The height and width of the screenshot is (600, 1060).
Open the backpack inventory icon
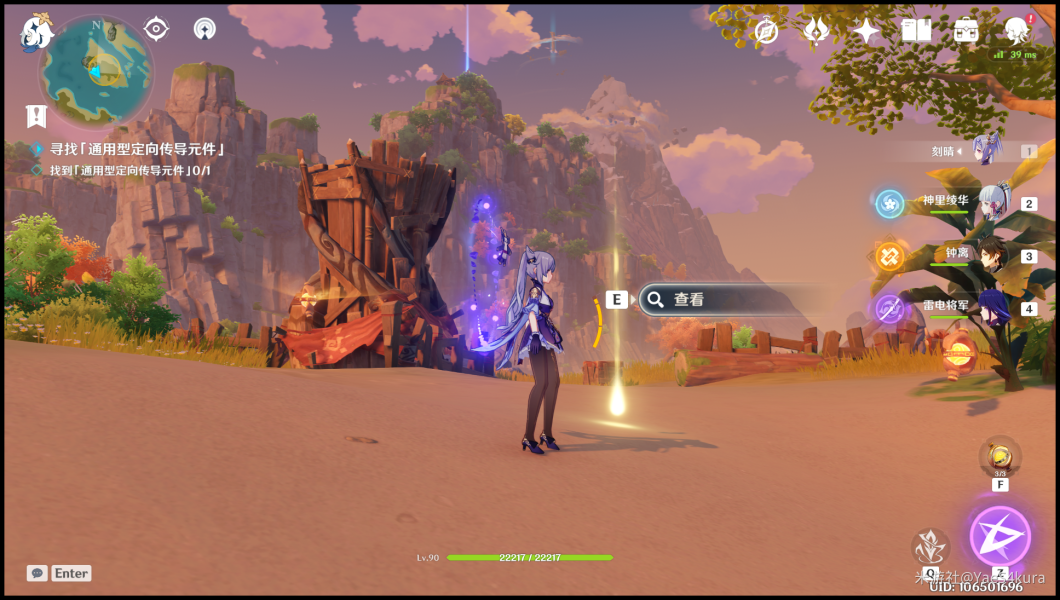(966, 30)
